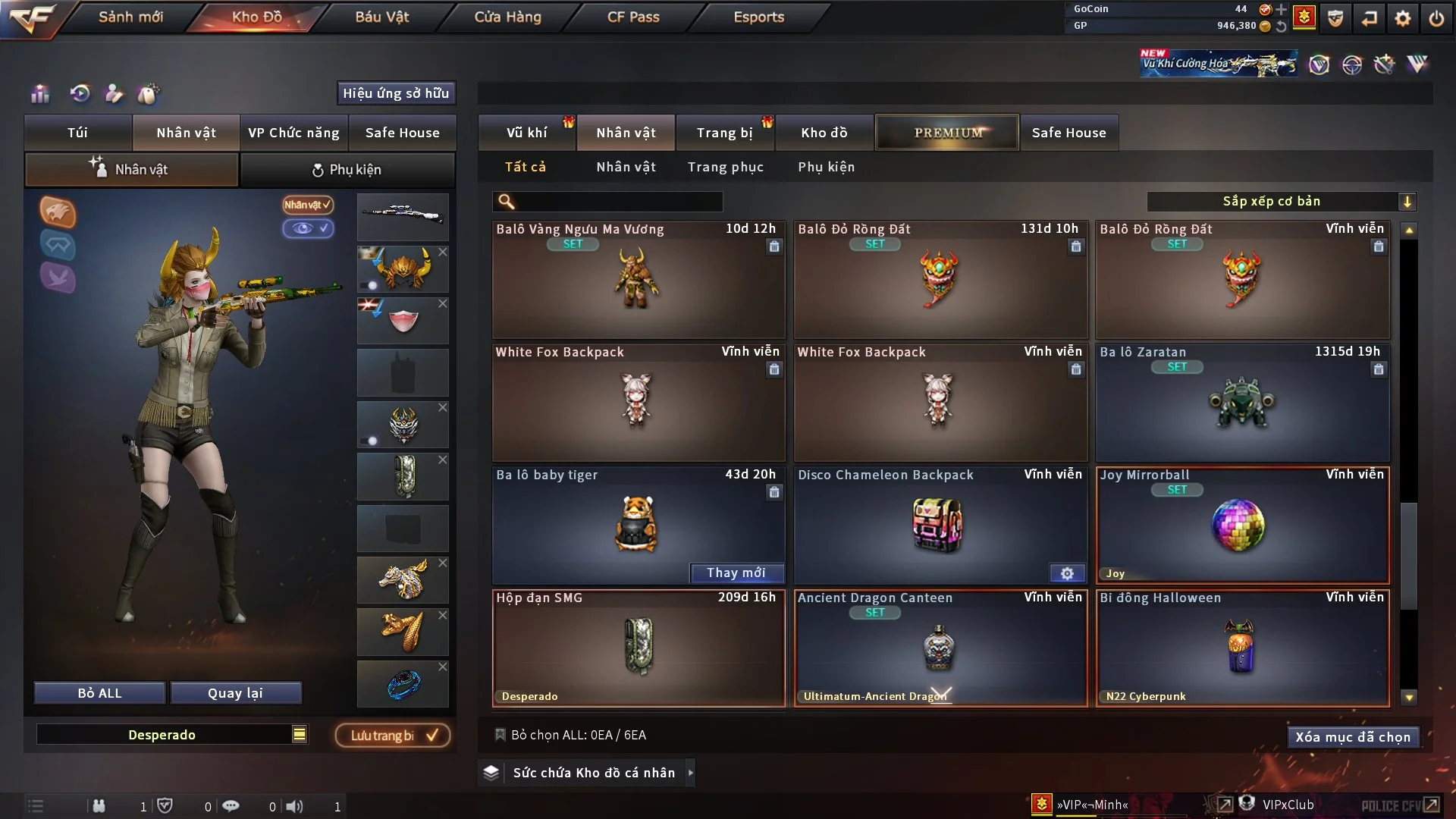1456x819 pixels.
Task: Click the inventory search field
Action: (618, 202)
